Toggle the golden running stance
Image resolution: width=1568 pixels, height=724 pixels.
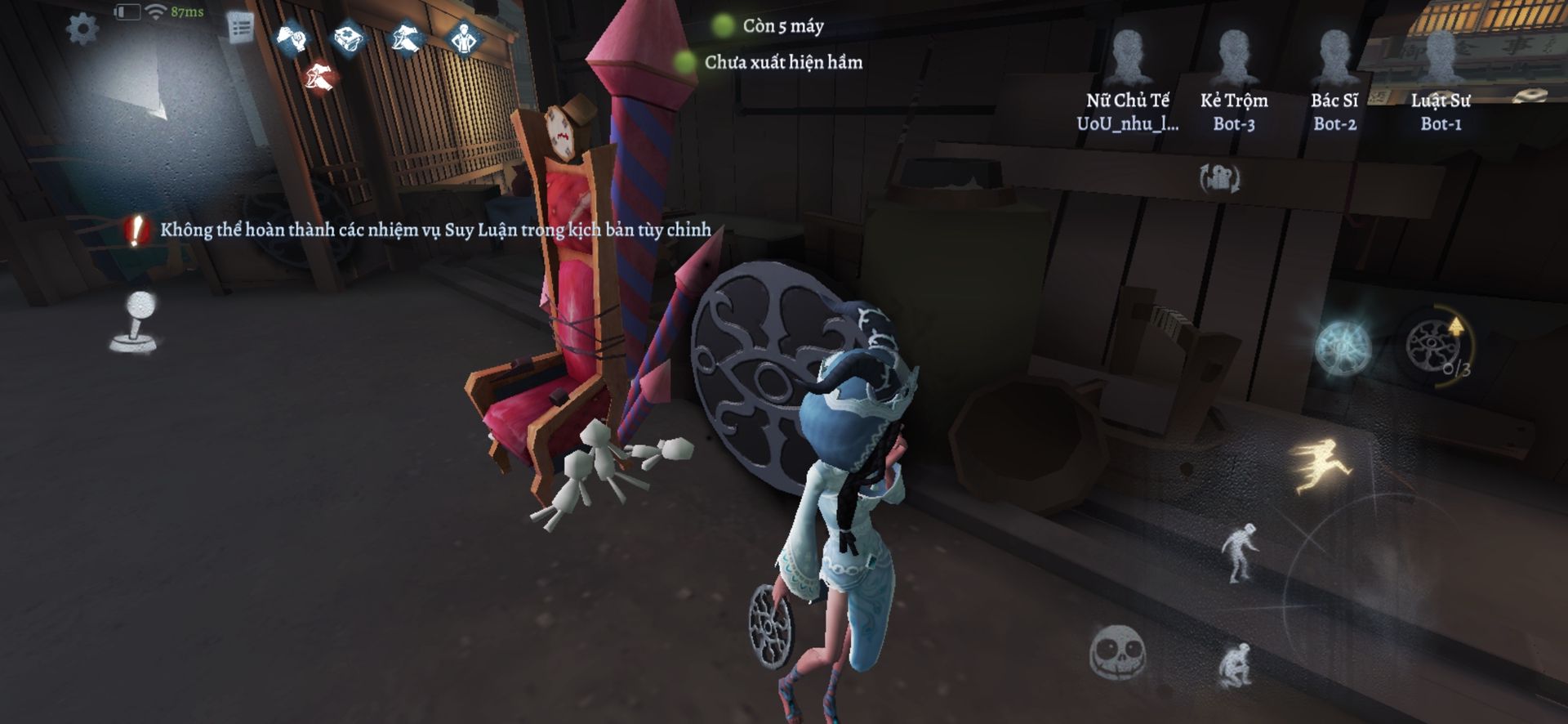coord(1323,464)
